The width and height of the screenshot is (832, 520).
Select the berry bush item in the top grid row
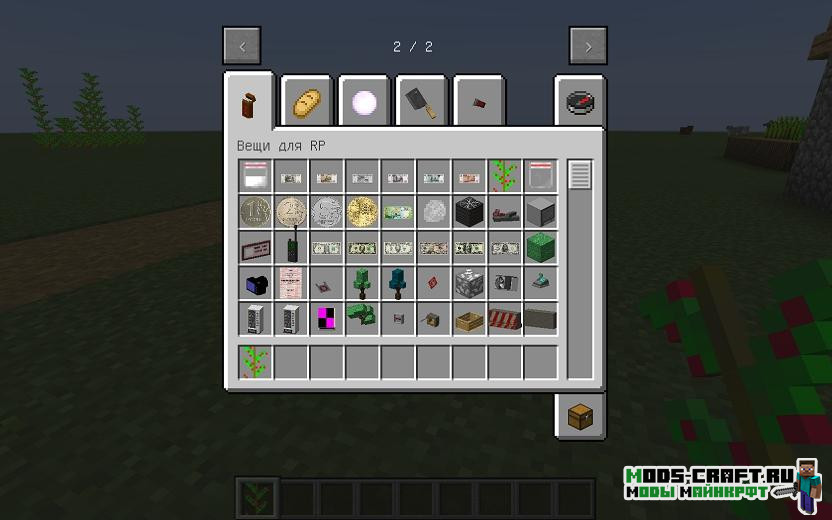(504, 177)
